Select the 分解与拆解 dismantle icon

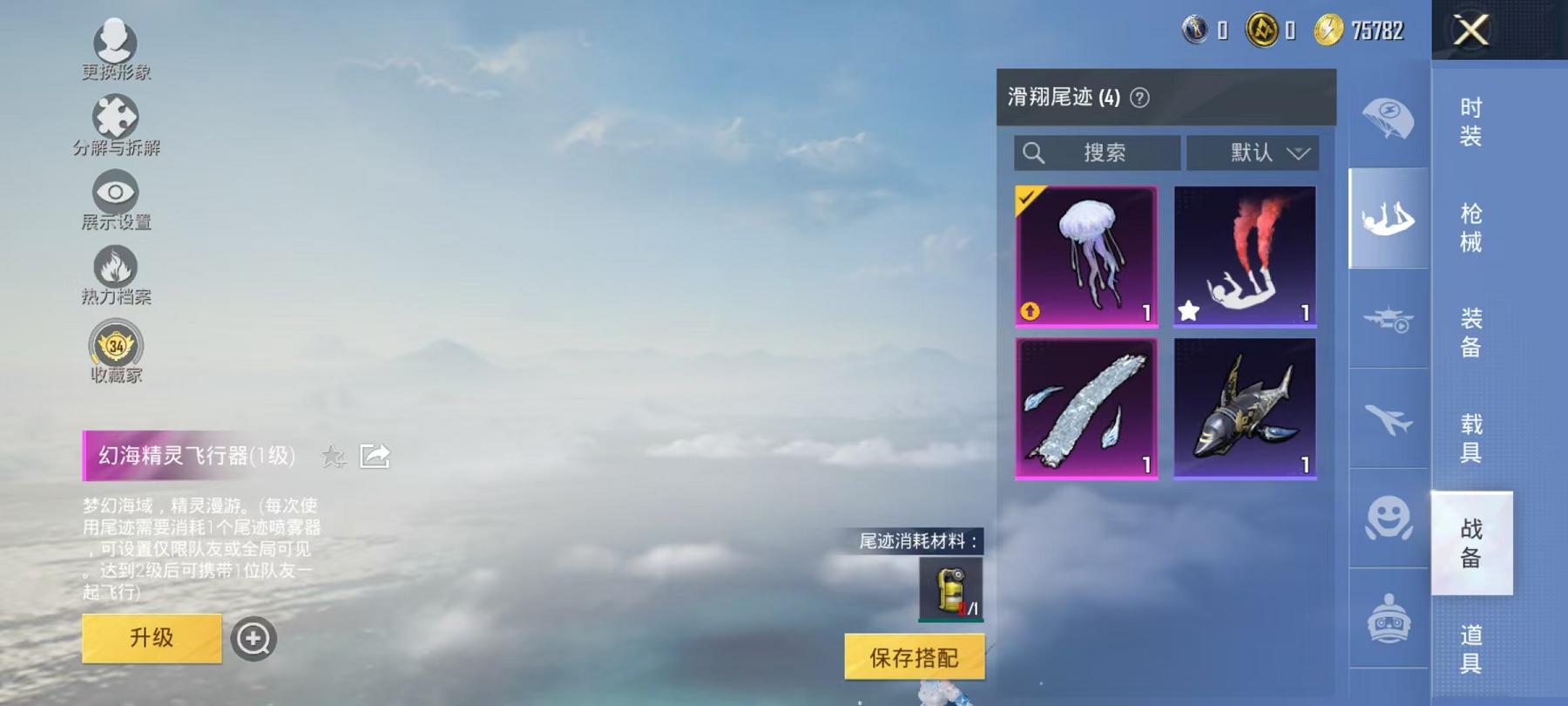(116, 116)
